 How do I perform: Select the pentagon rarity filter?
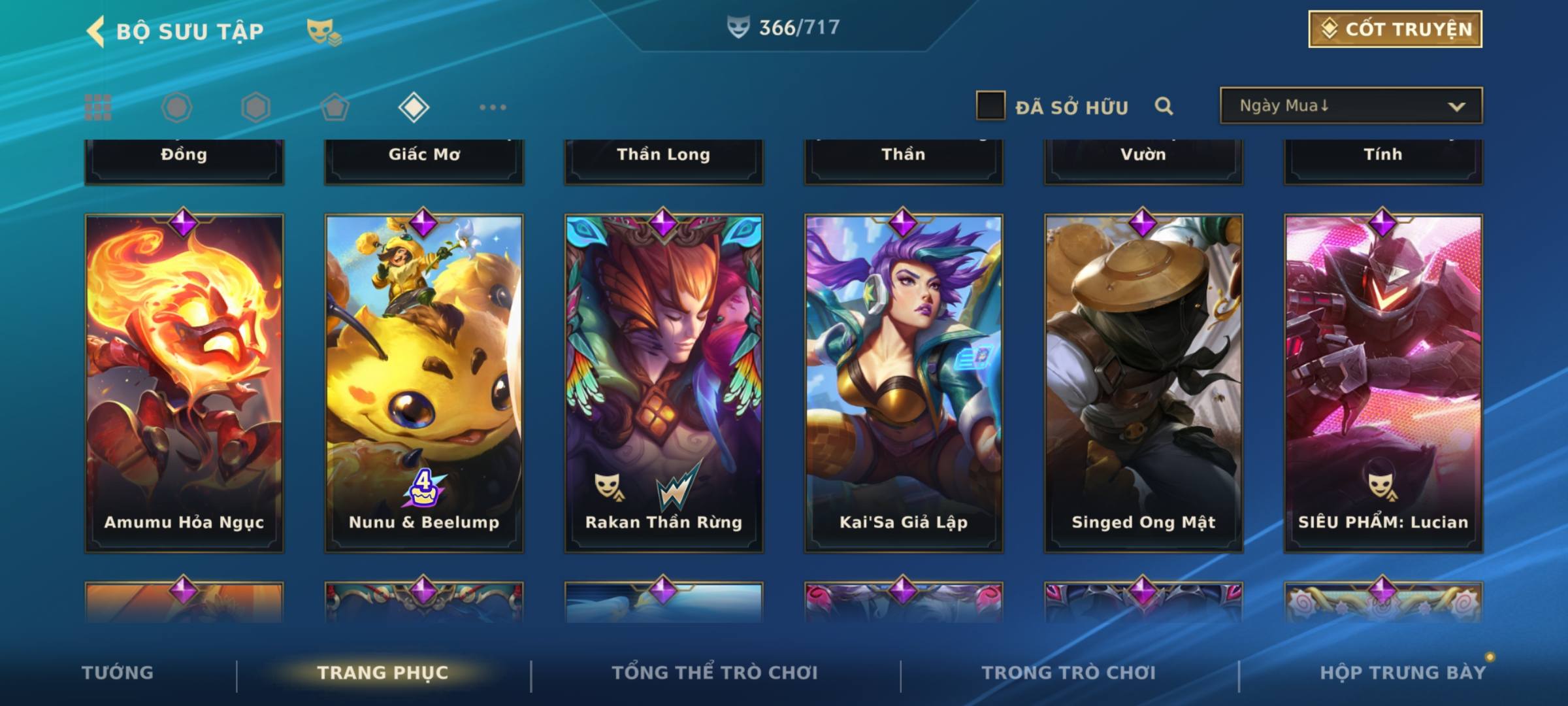click(335, 107)
